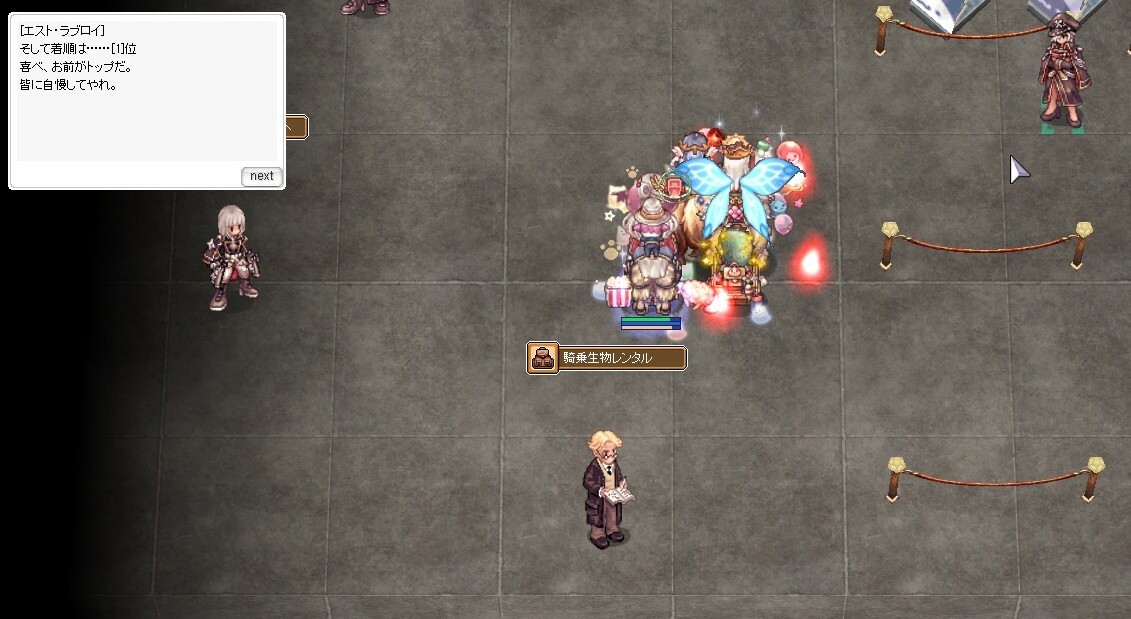This screenshot has width=1131, height=619.
Task: Click the next button in the dialogue
Action: [262, 177]
